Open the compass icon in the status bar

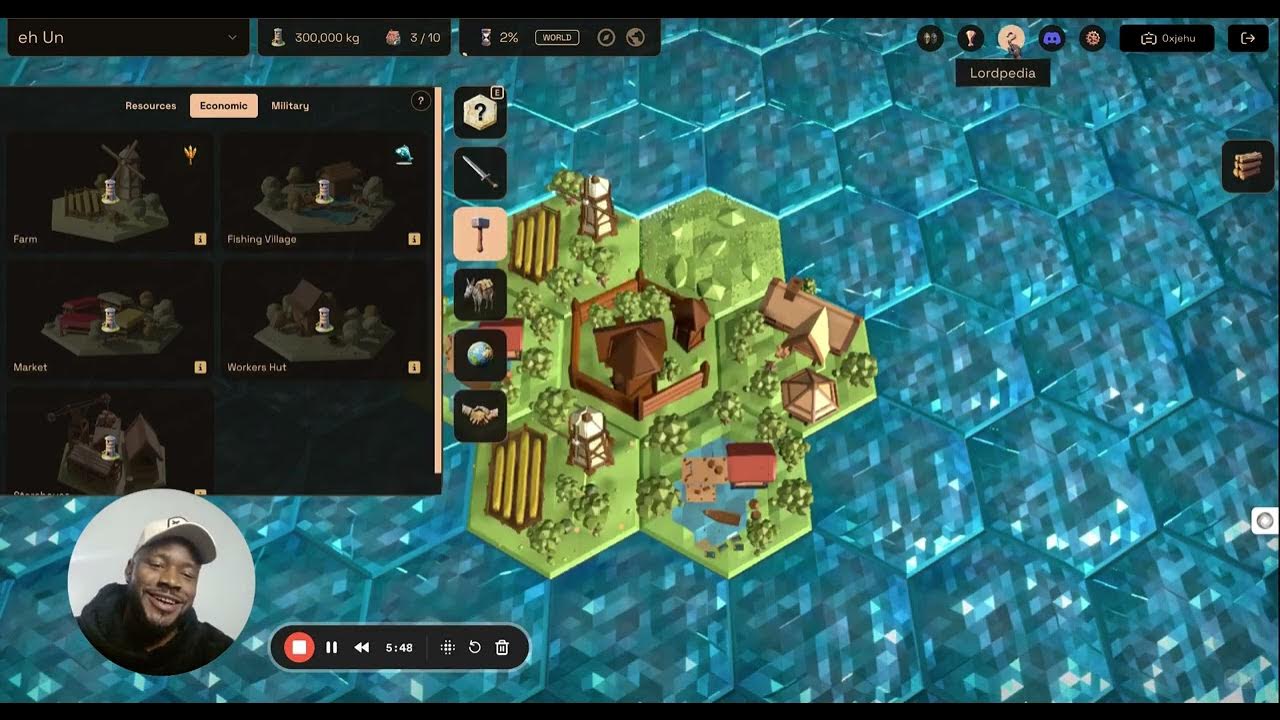tap(606, 37)
